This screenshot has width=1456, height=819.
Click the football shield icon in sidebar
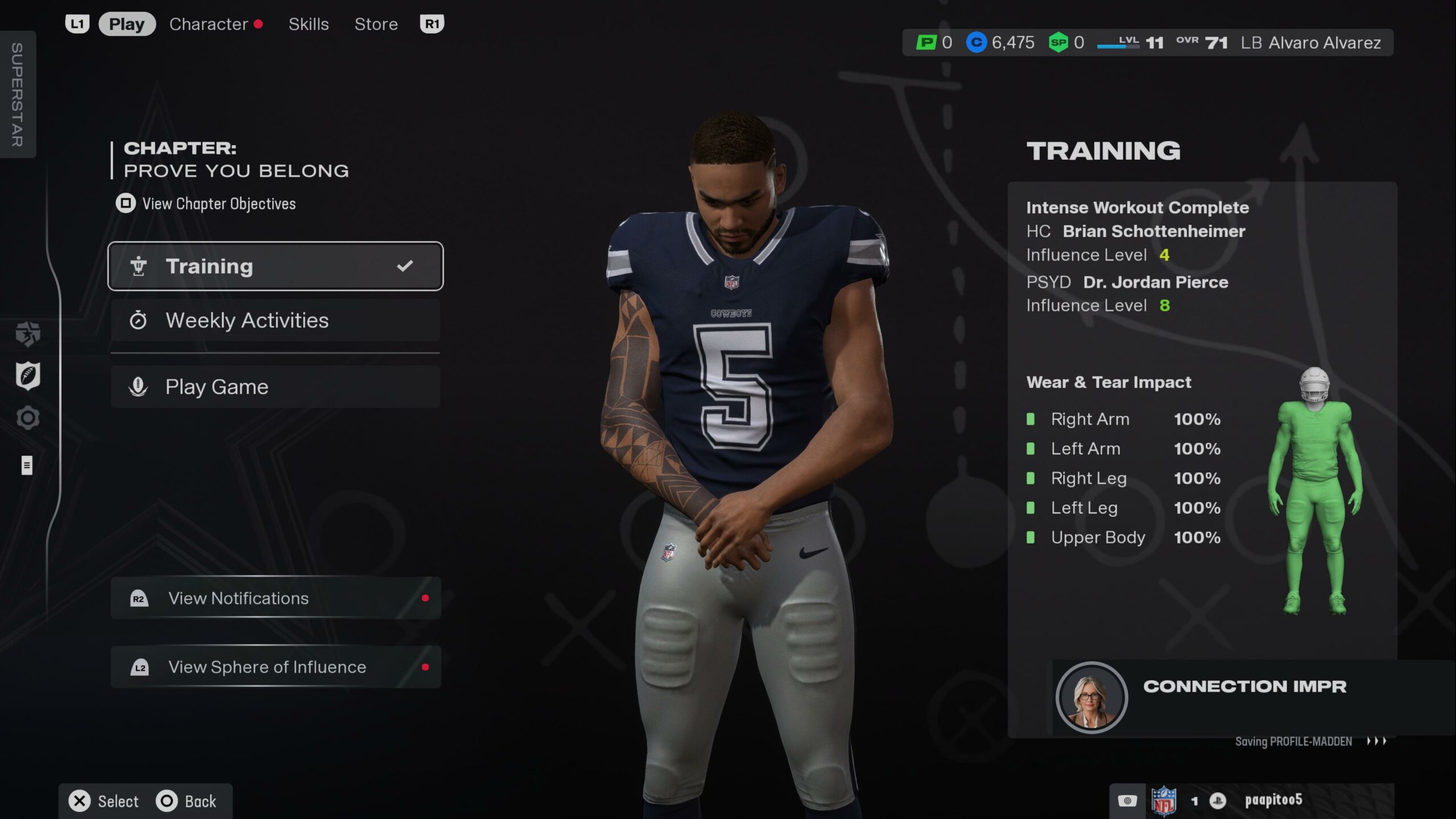pyautogui.click(x=27, y=376)
